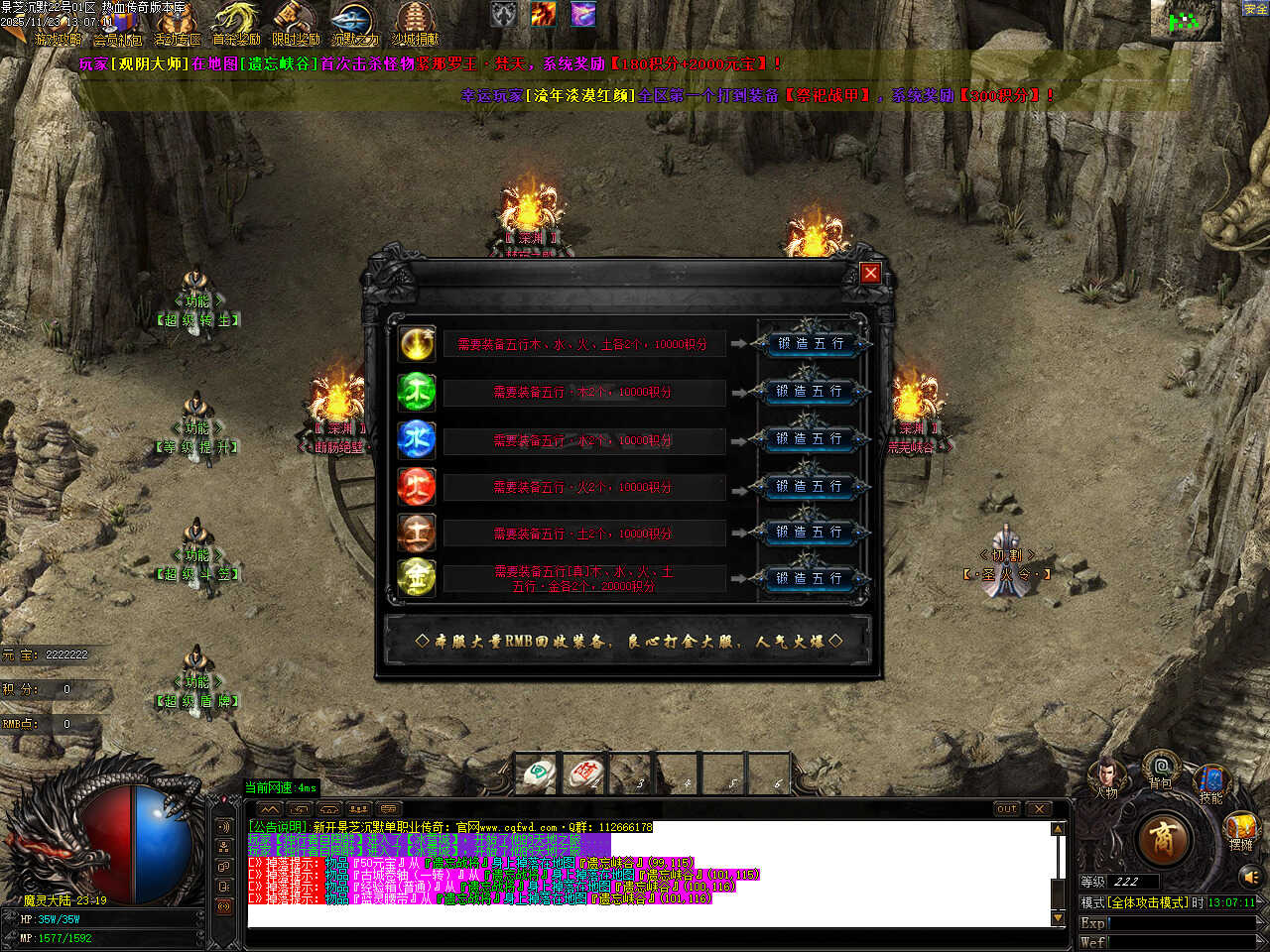Open the 沉默之力 menu

[355, 26]
